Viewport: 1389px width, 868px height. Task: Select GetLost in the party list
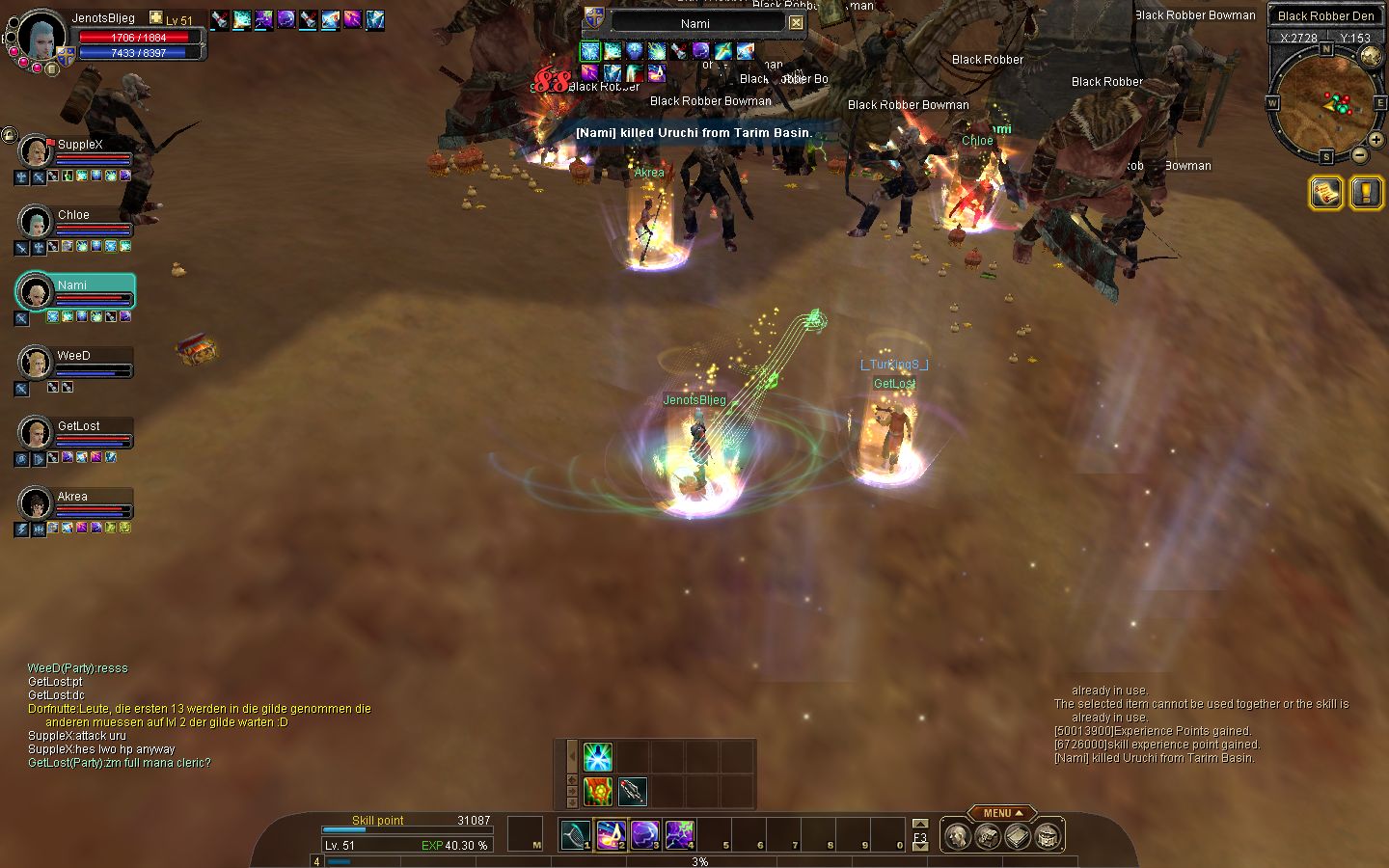point(78,427)
